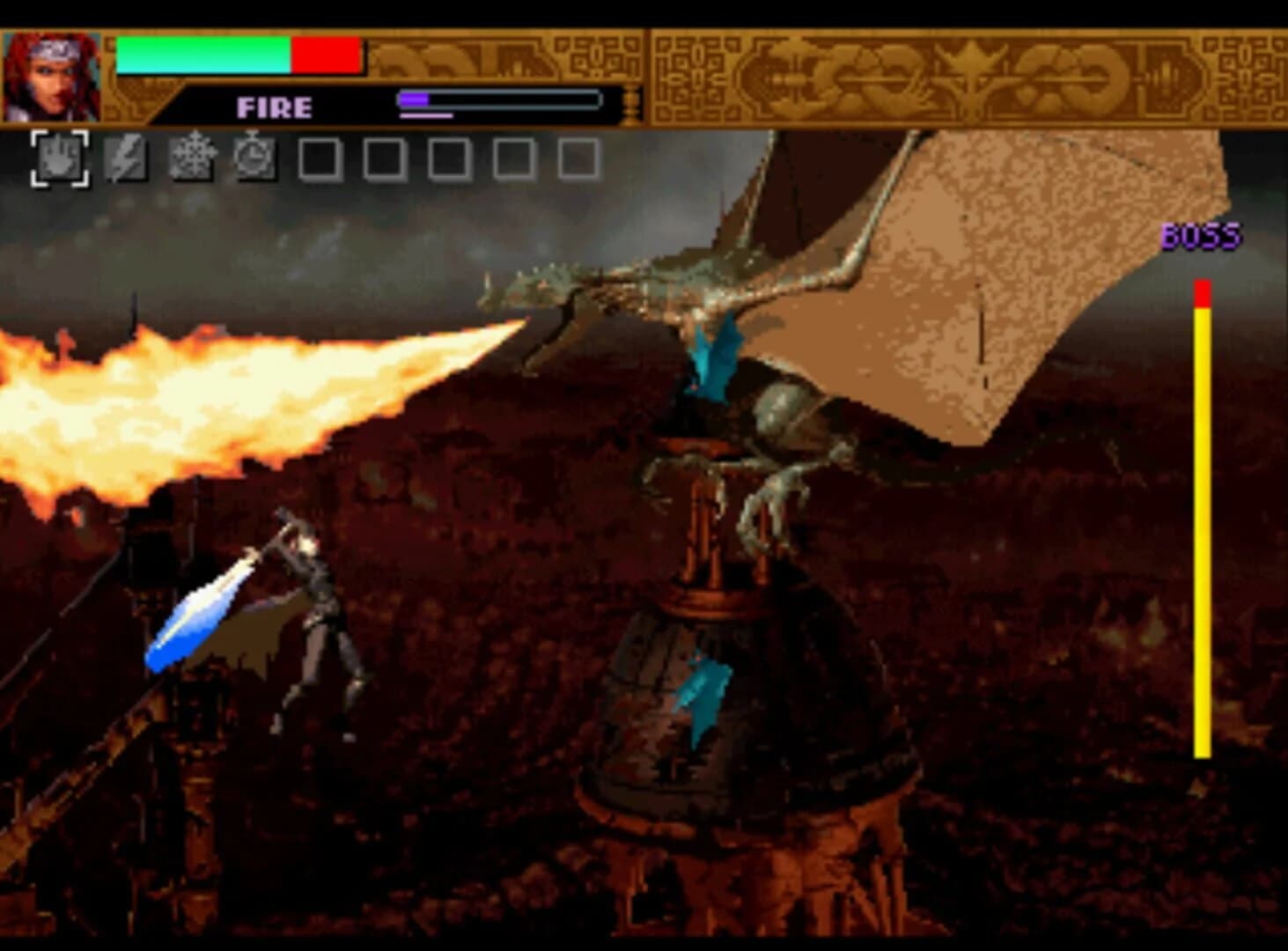Select the lightning bolt spell icon
The height and width of the screenshot is (951, 1288).
[125, 158]
